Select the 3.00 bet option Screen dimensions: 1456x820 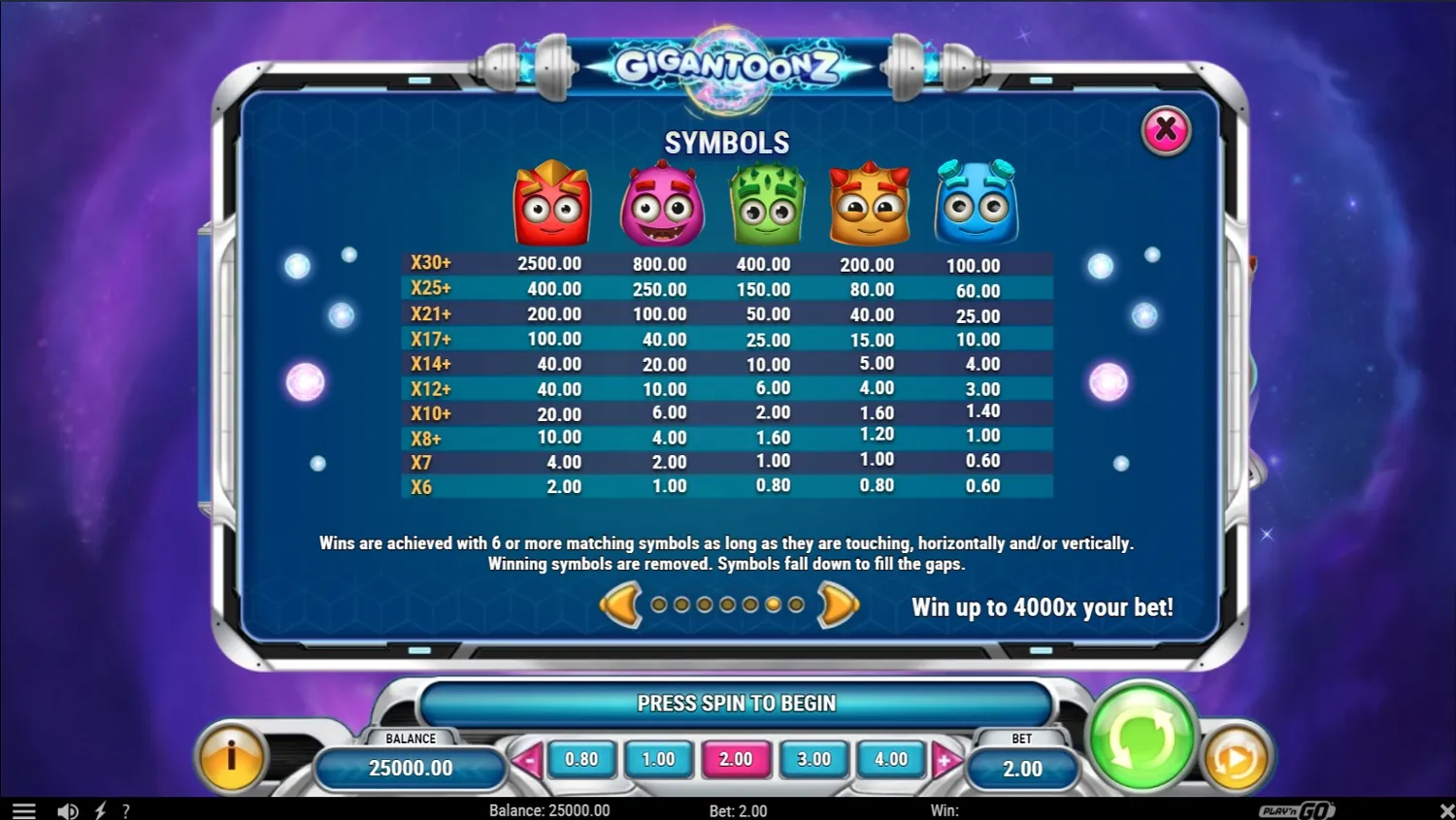pyautogui.click(x=813, y=760)
